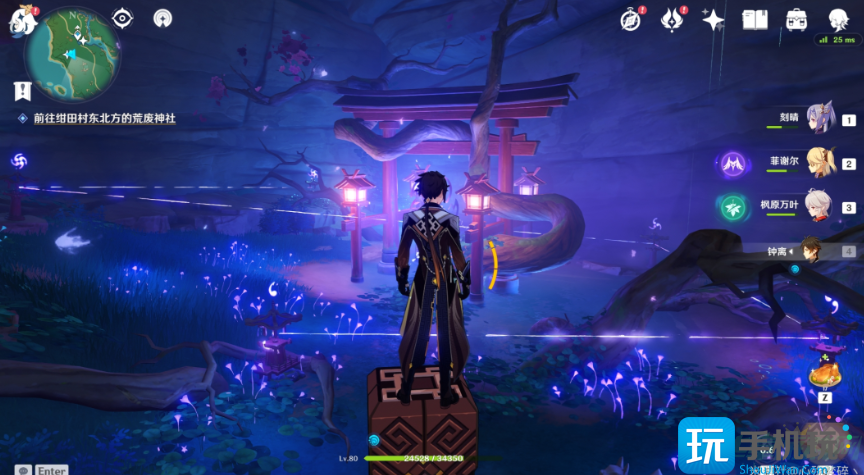Viewport: 864px width, 475px height.
Task: Open the character screen head icon
Action: (838, 18)
